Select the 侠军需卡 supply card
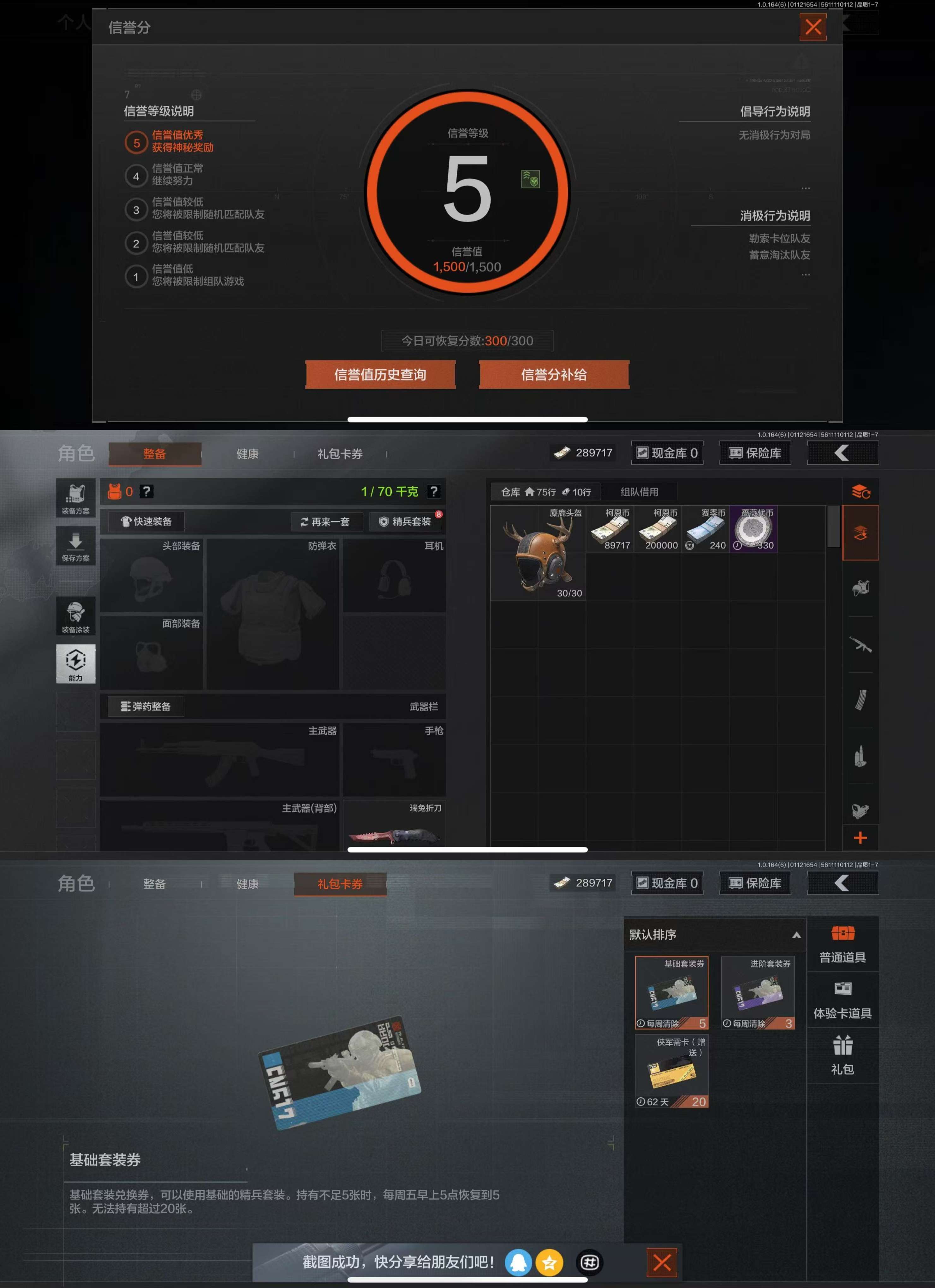This screenshot has height=1288, width=935. point(671,1071)
